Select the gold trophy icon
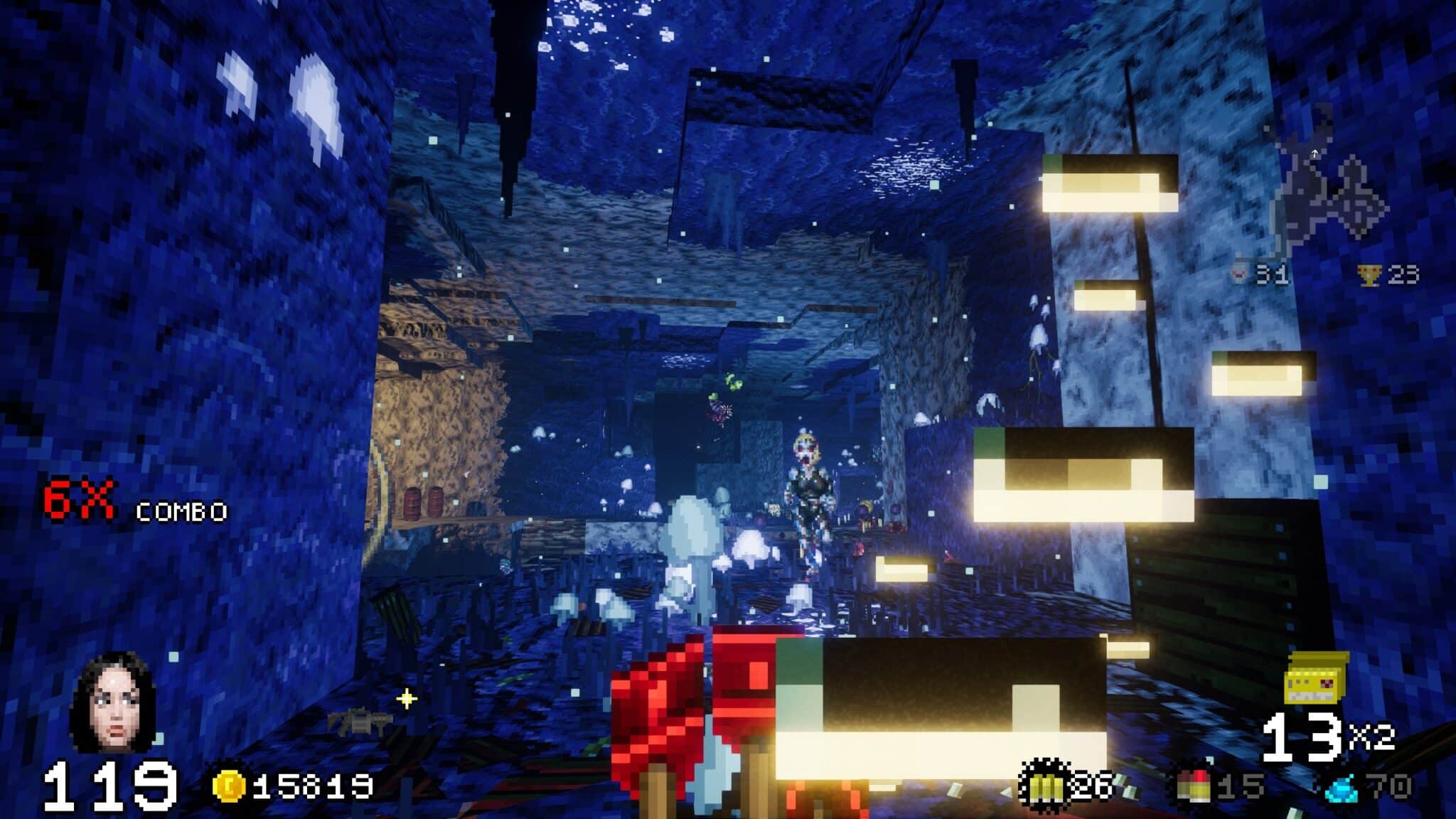 (x=1369, y=275)
